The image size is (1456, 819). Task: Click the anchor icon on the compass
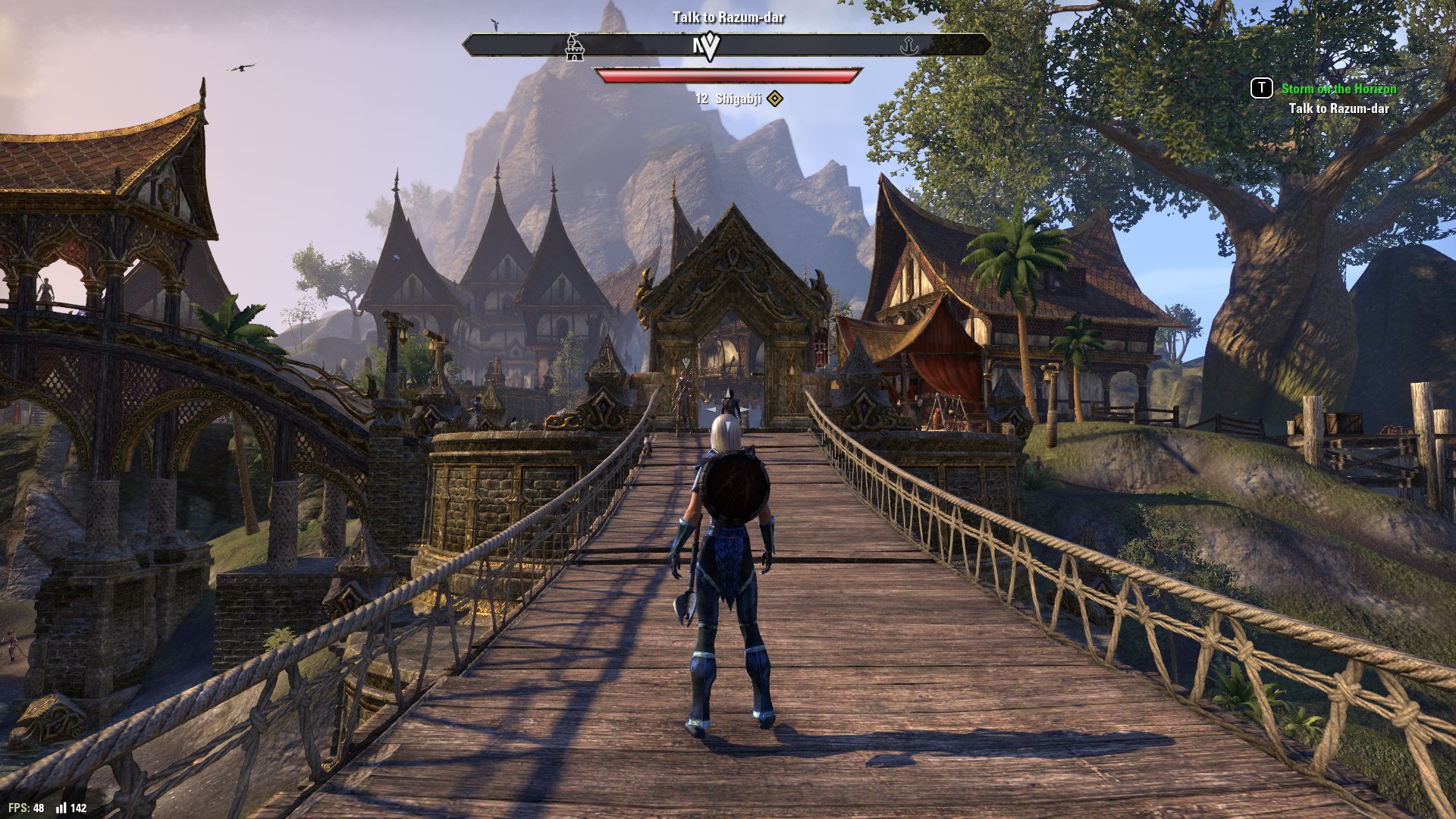pos(908,47)
